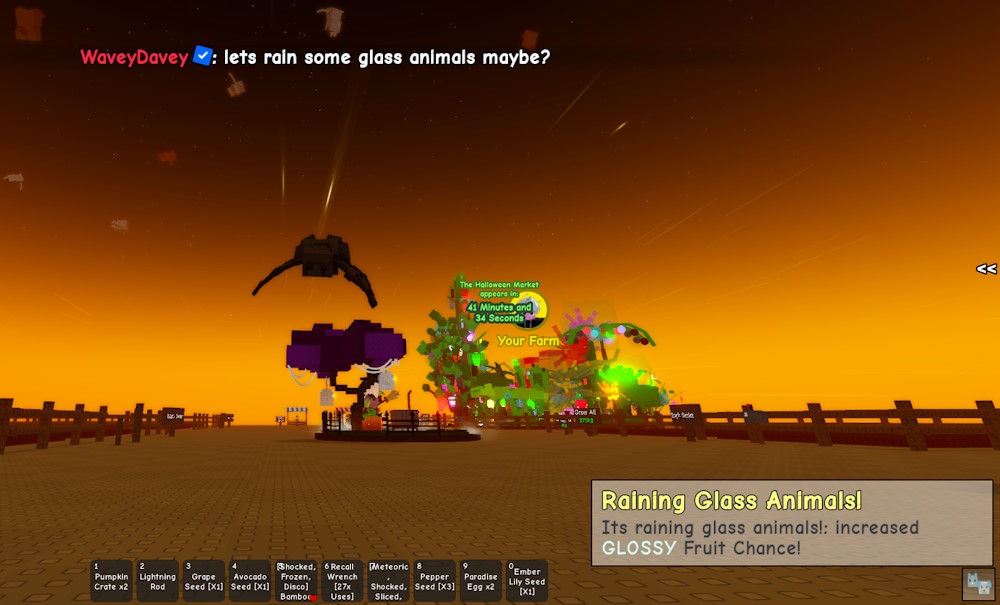This screenshot has width=1000, height=605.
Task: Pick the Avocado Seed hotbar slot
Action: click(x=250, y=581)
